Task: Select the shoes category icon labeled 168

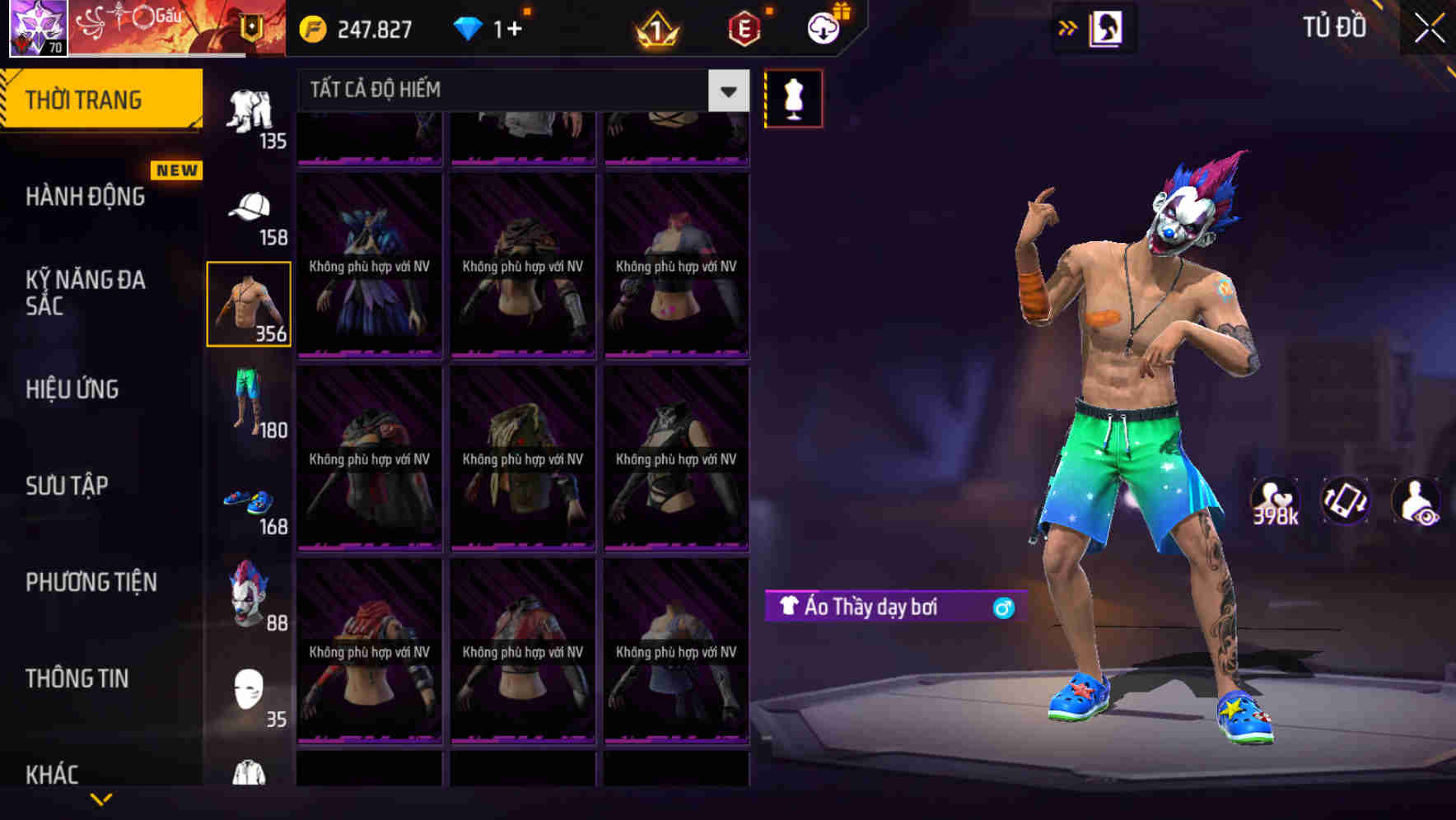Action: (250, 500)
